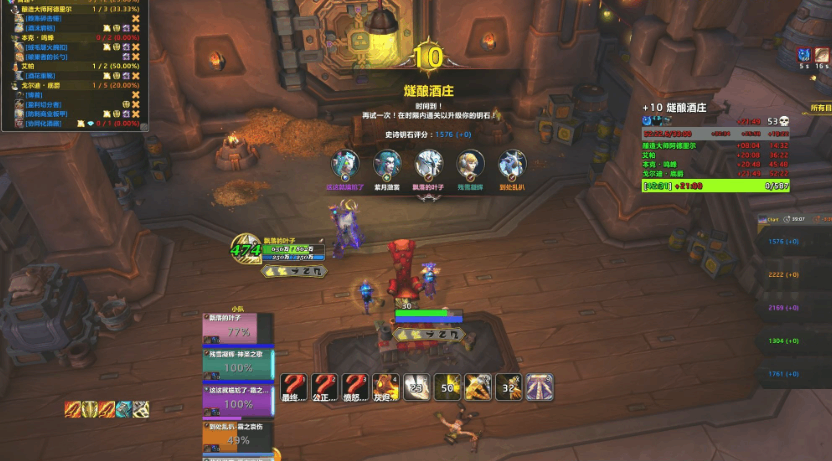832x461 pixels.
Task: Click the 所有目 tab on the right edge
Action: click(820, 106)
